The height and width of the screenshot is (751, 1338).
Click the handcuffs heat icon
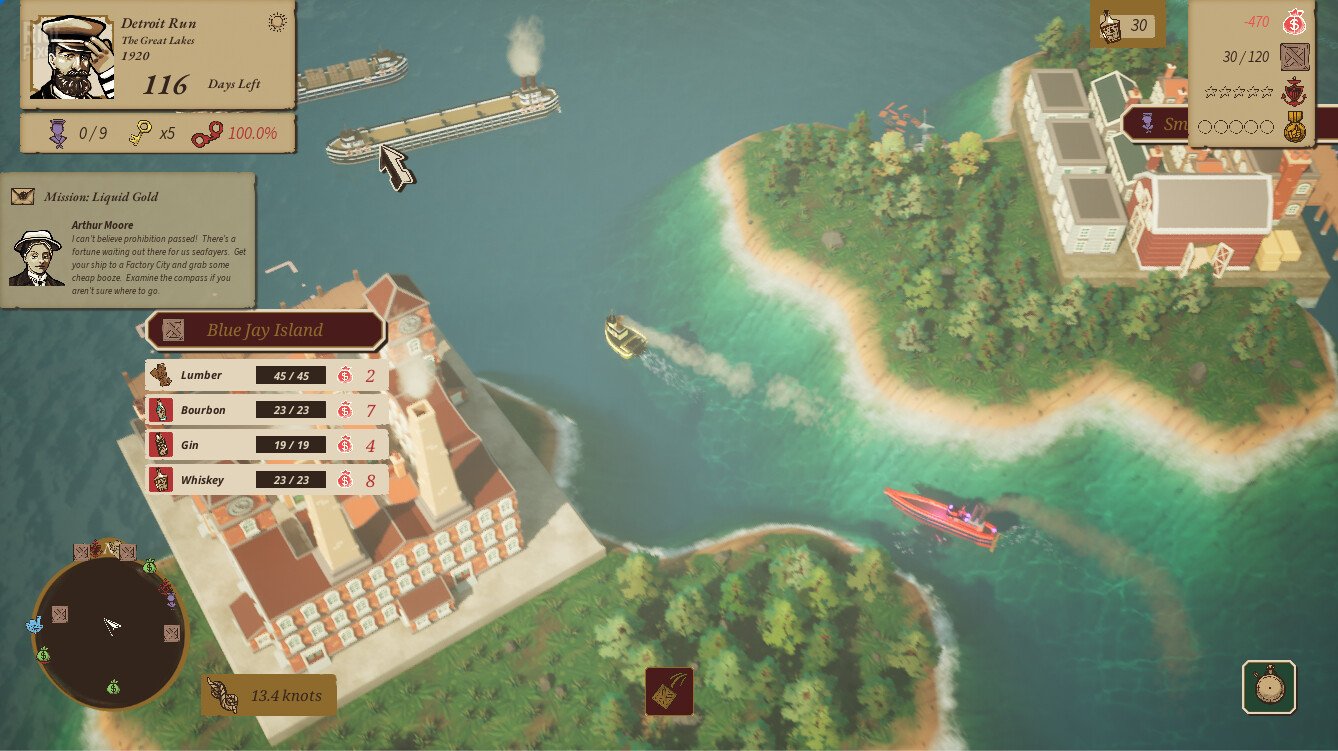coord(208,132)
